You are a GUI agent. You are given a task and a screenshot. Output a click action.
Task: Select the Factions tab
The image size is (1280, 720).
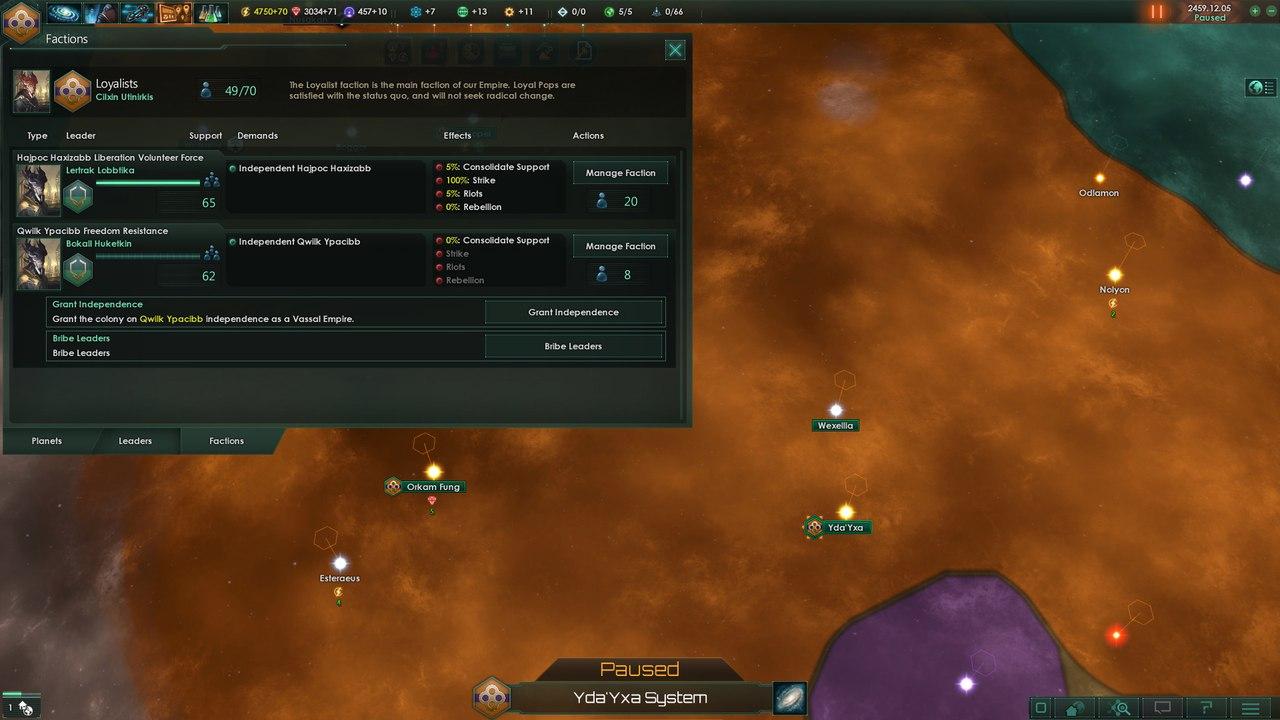pos(226,441)
